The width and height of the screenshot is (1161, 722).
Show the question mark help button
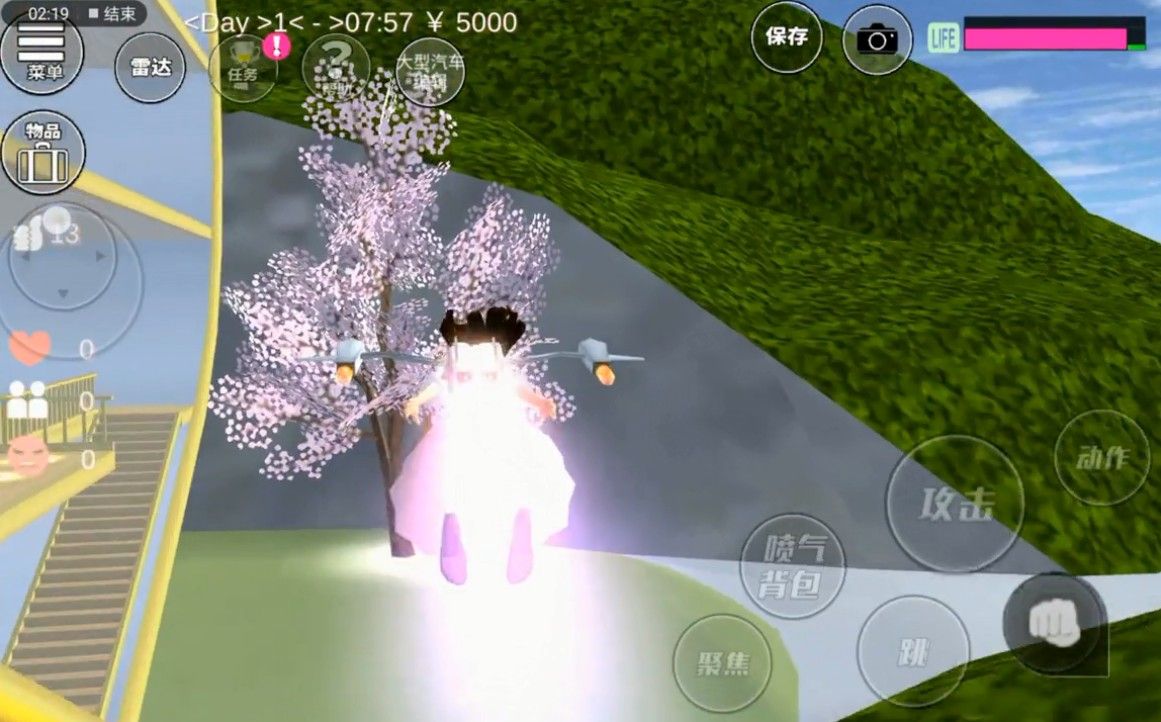(335, 68)
